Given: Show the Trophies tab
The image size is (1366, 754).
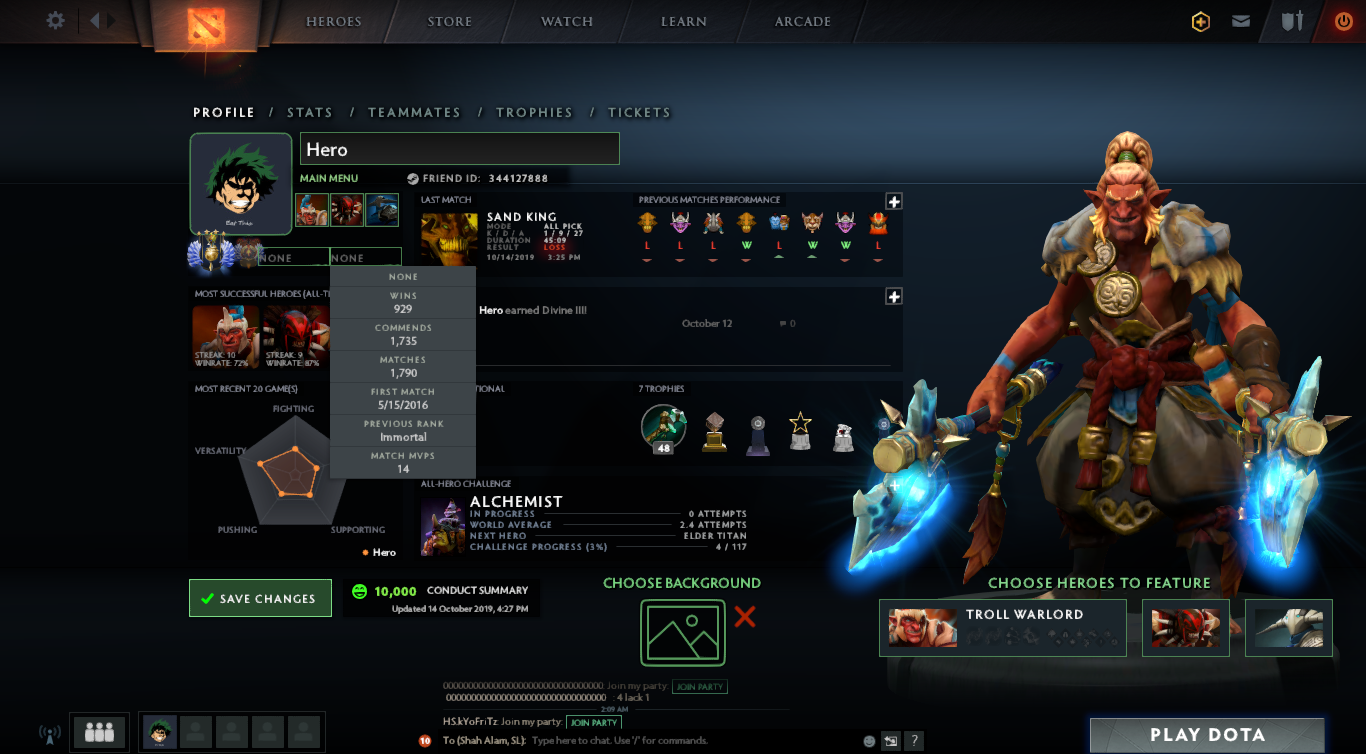Looking at the screenshot, I should pos(534,113).
